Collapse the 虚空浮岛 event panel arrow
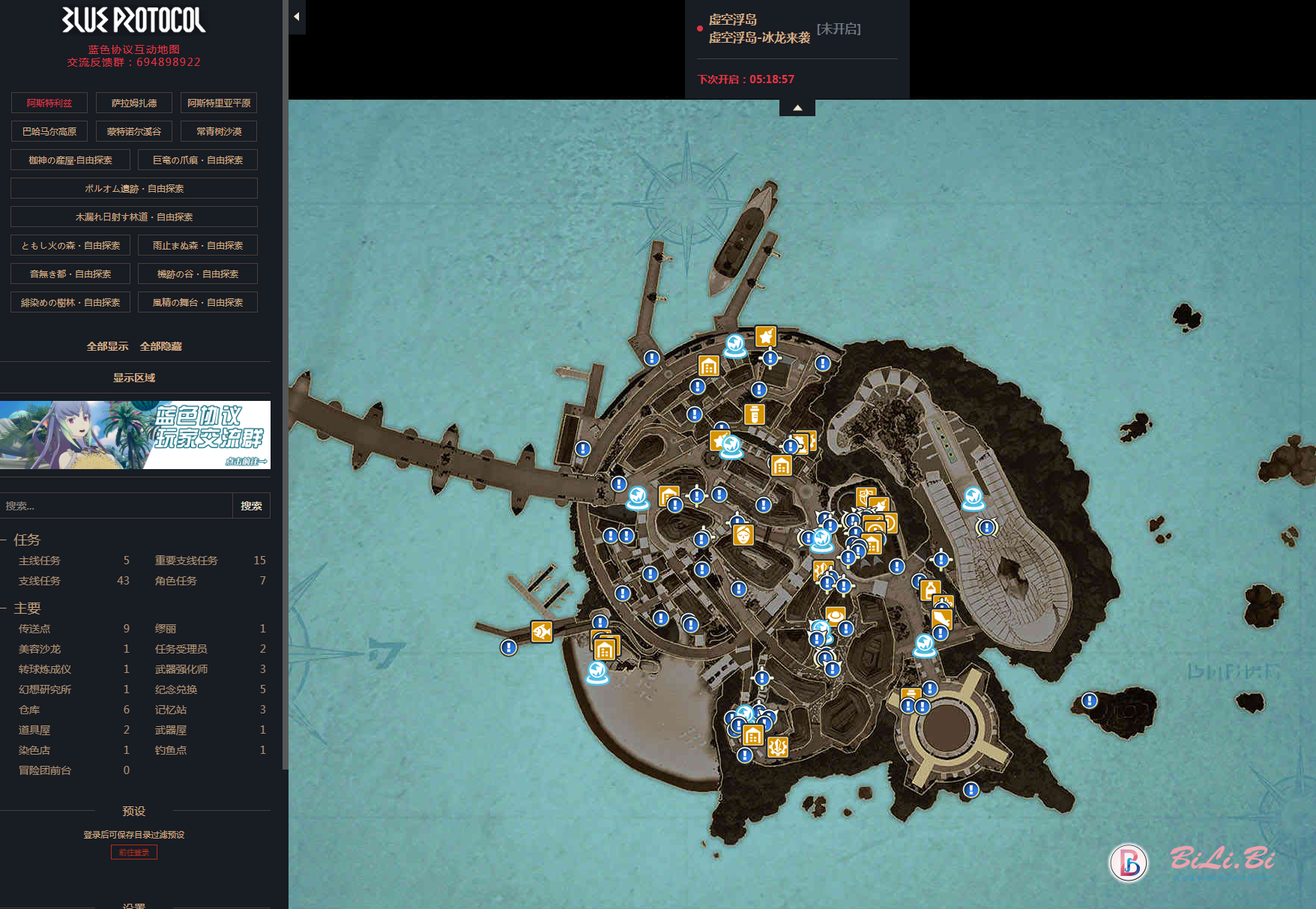The height and width of the screenshot is (909, 1316). tap(797, 108)
